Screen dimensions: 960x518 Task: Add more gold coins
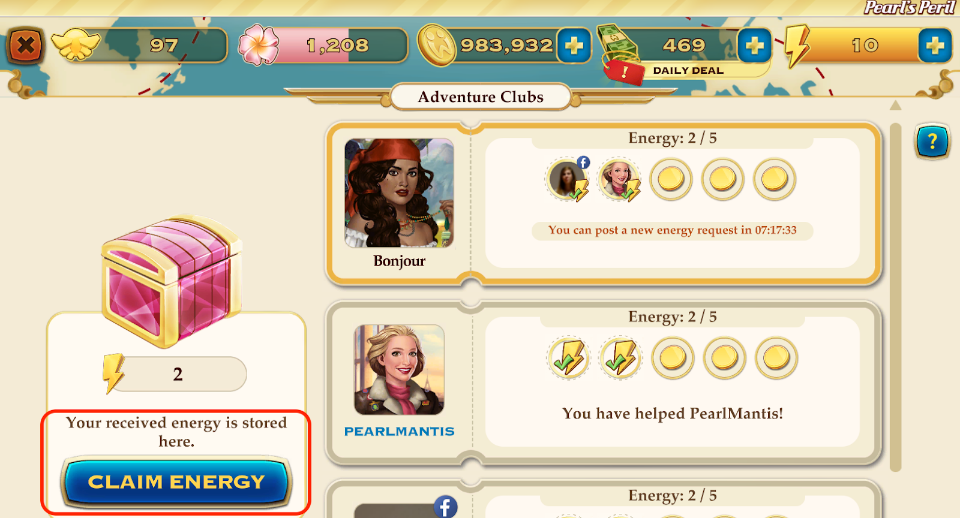(573, 45)
